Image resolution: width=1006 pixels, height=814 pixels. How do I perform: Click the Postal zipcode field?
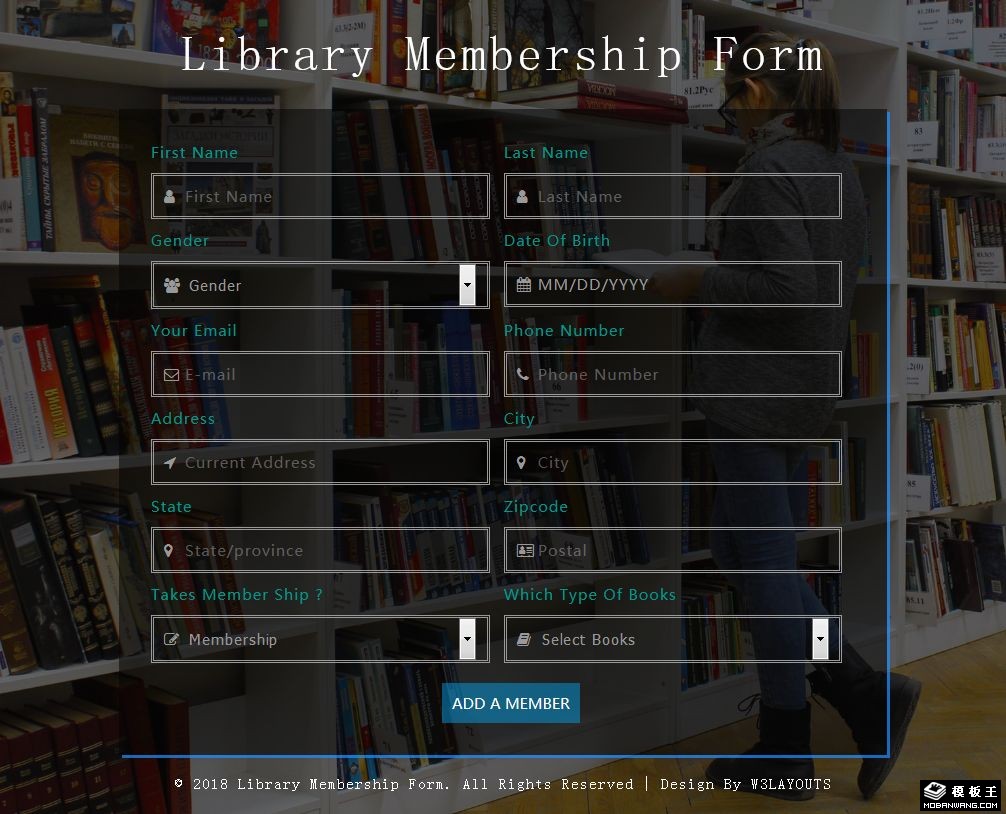point(672,550)
